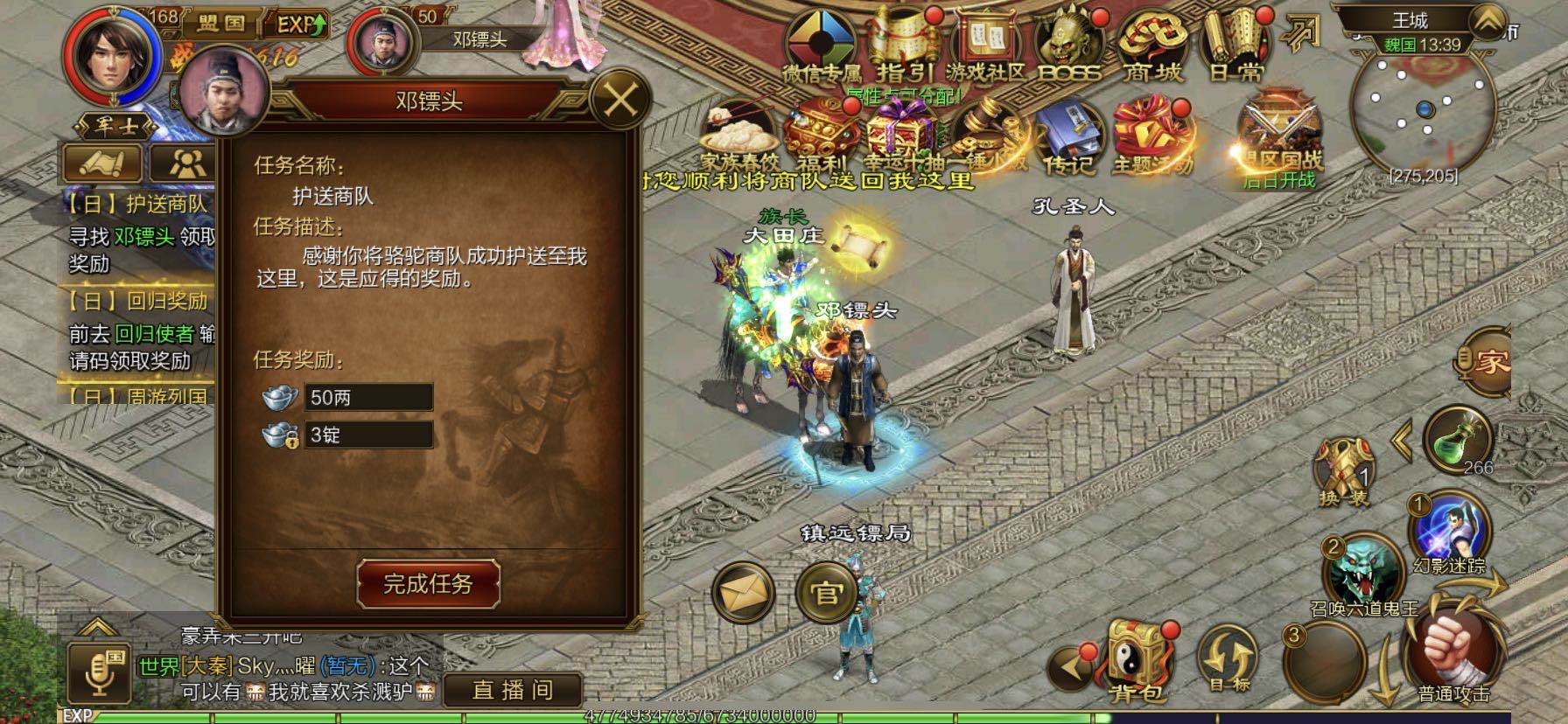Open the 背包 backpack

click(x=1135, y=662)
